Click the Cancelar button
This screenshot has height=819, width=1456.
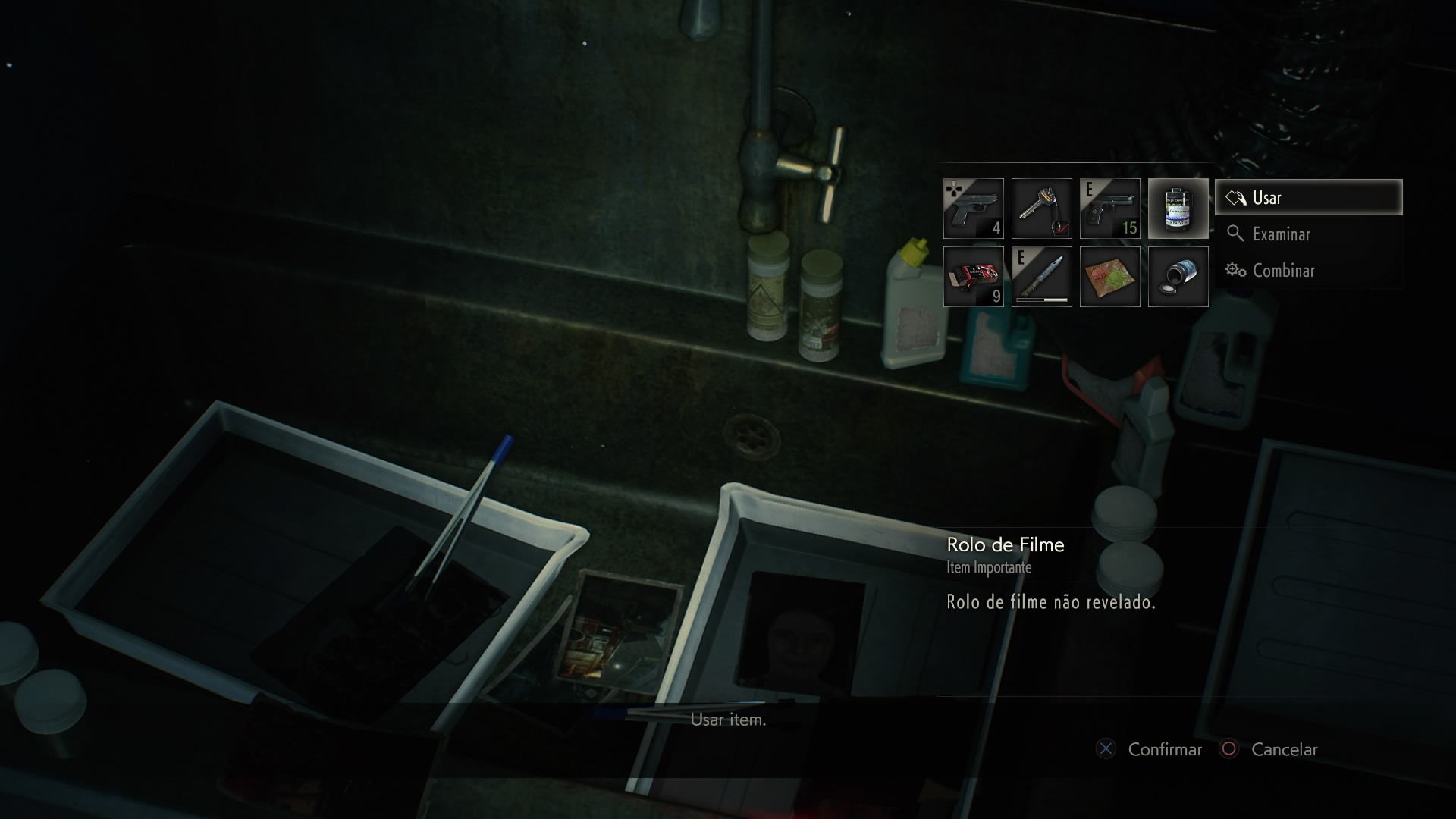(x=1270, y=749)
